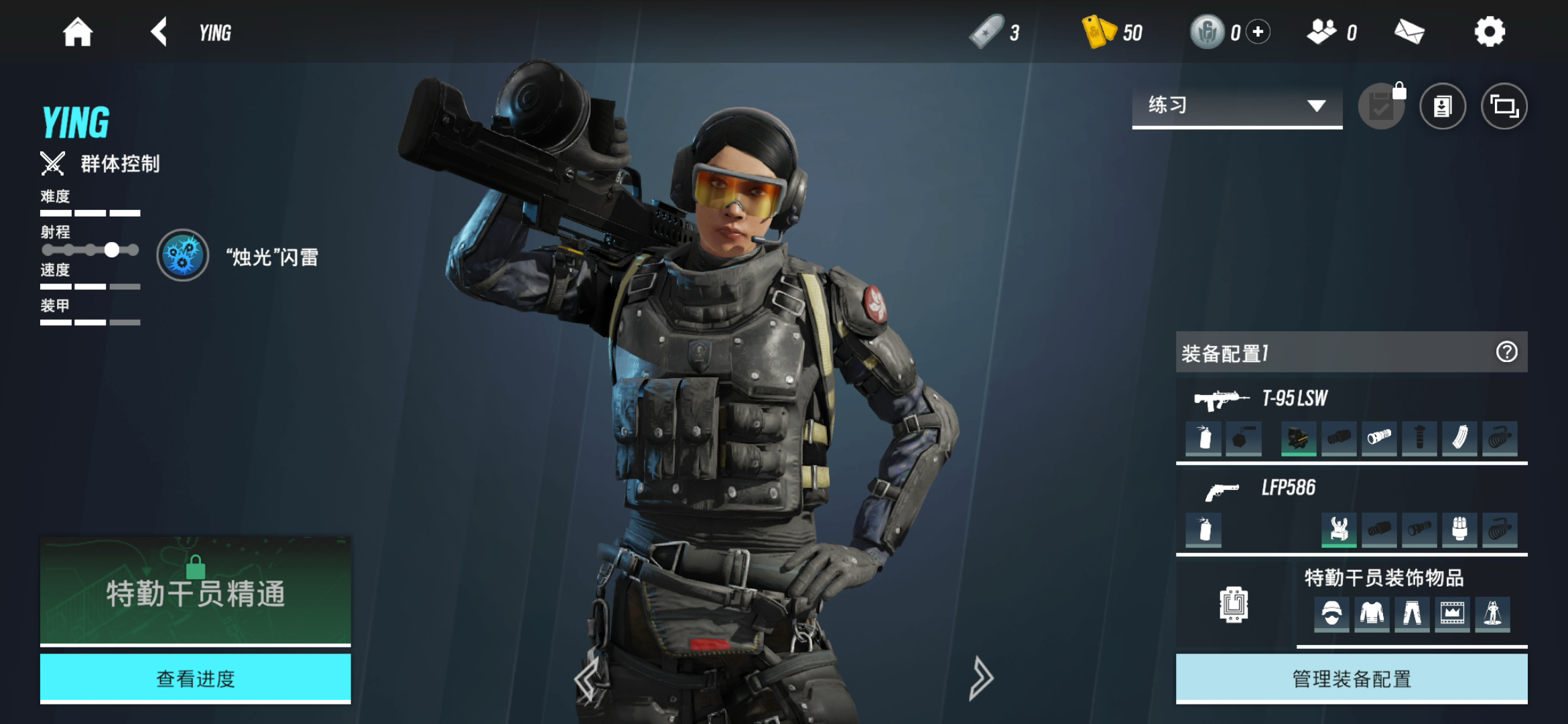Go back from the YING operator page

159,32
